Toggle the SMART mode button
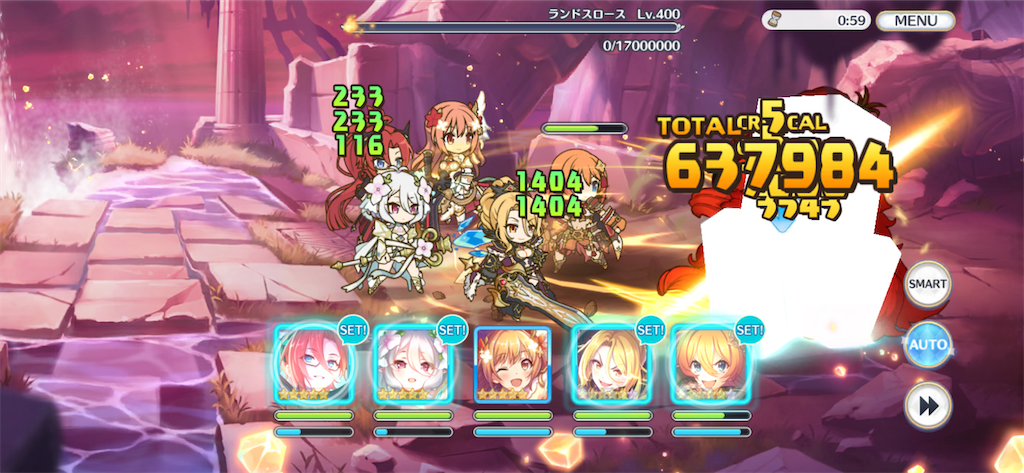Image resolution: width=1024 pixels, height=473 pixels. click(x=927, y=284)
